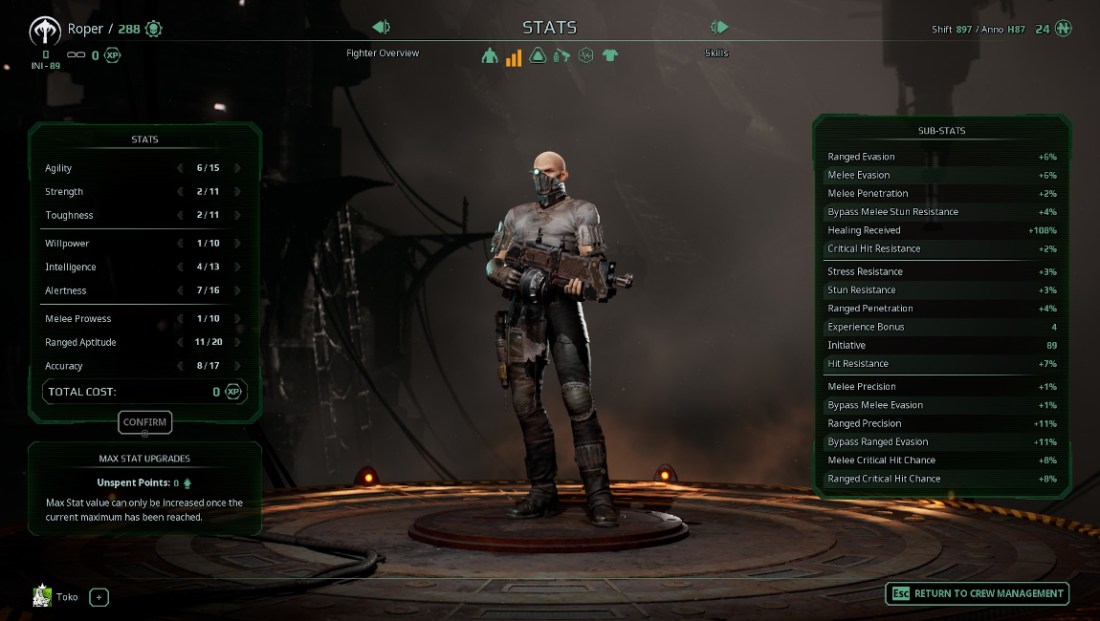Go to previous page, Fighter Overview
The image size is (1100, 621).
pyautogui.click(x=381, y=27)
